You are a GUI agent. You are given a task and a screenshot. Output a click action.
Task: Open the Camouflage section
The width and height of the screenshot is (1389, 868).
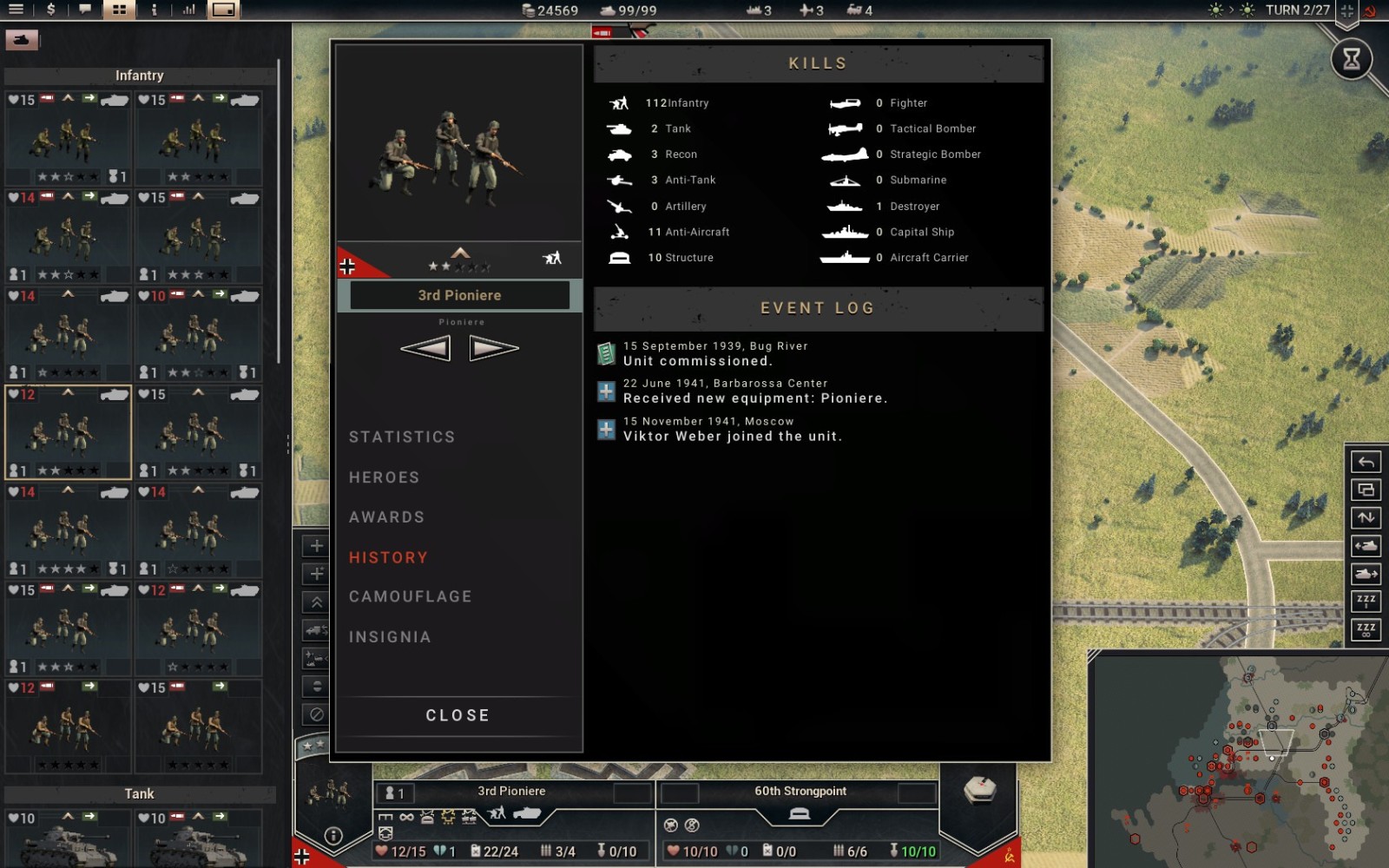point(410,597)
